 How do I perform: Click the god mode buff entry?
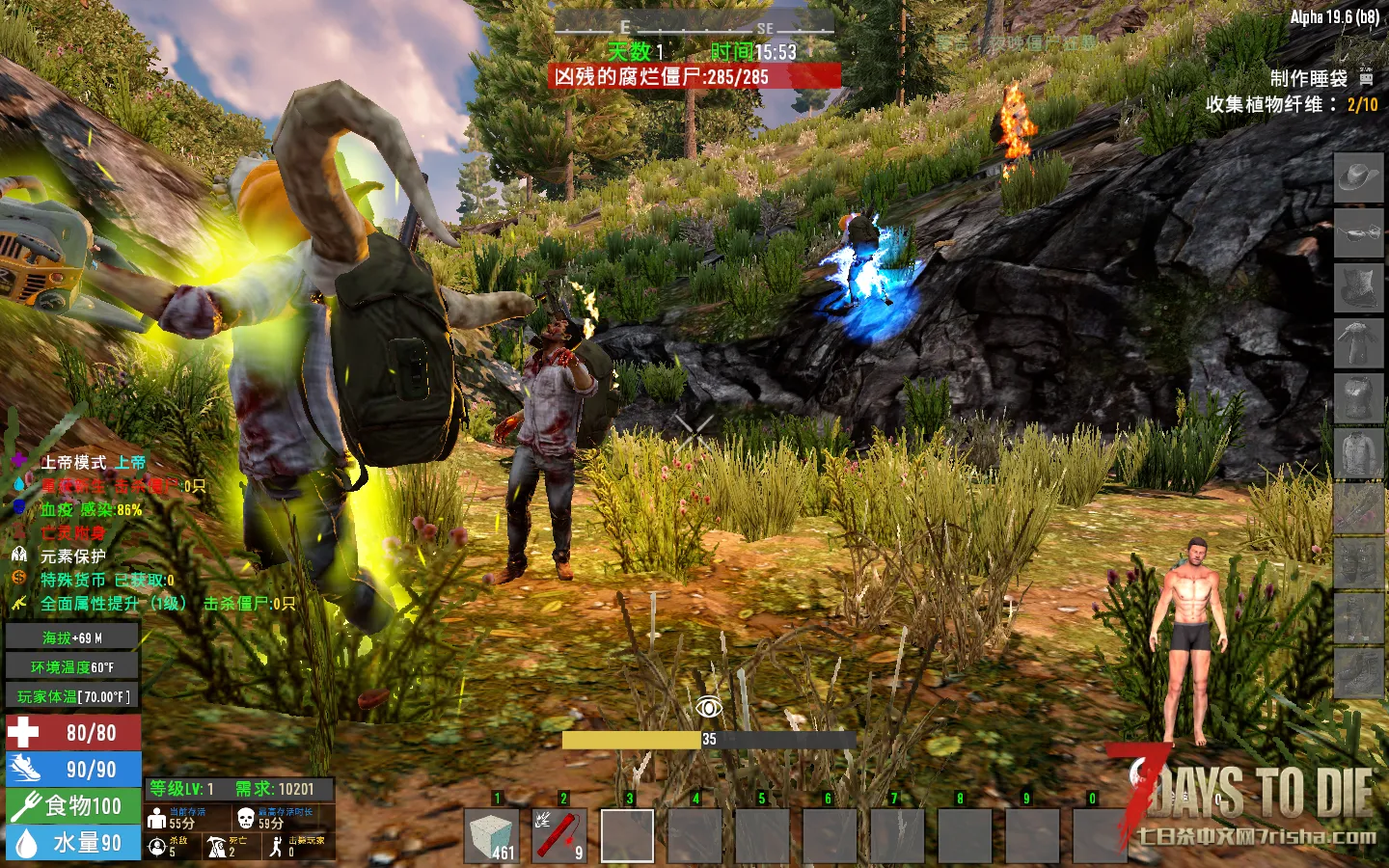click(93, 463)
